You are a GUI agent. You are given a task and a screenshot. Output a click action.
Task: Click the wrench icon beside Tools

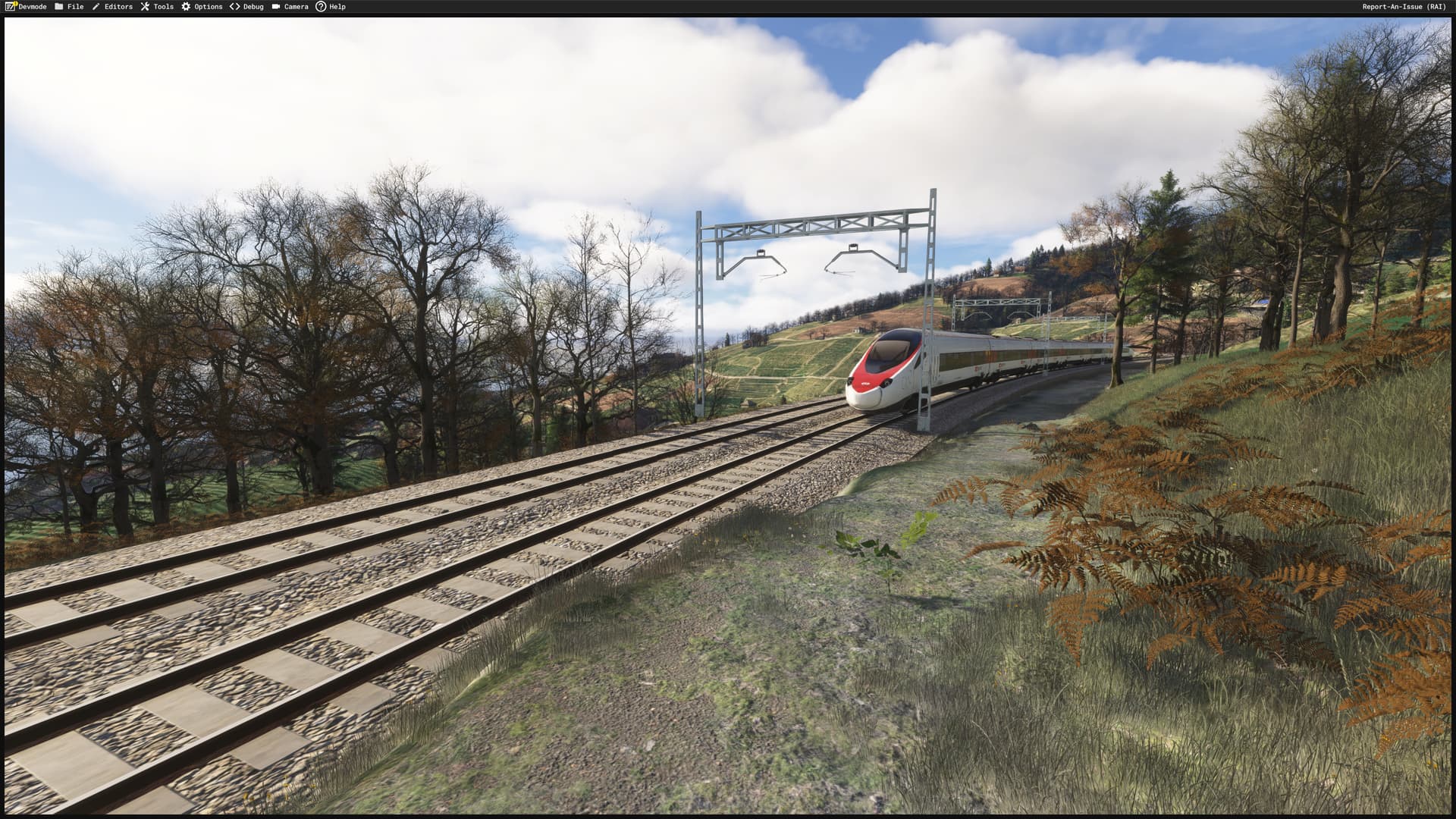(144, 7)
